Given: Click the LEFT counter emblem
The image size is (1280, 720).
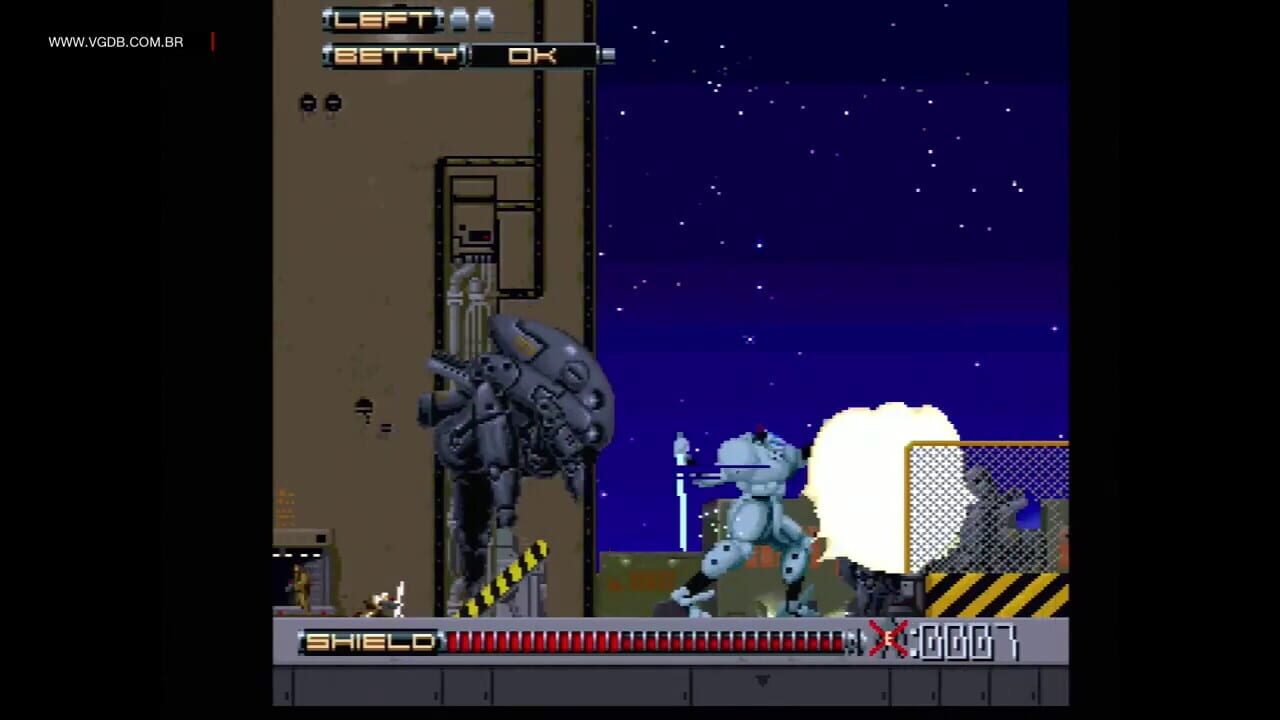Looking at the screenshot, I should click(382, 18).
